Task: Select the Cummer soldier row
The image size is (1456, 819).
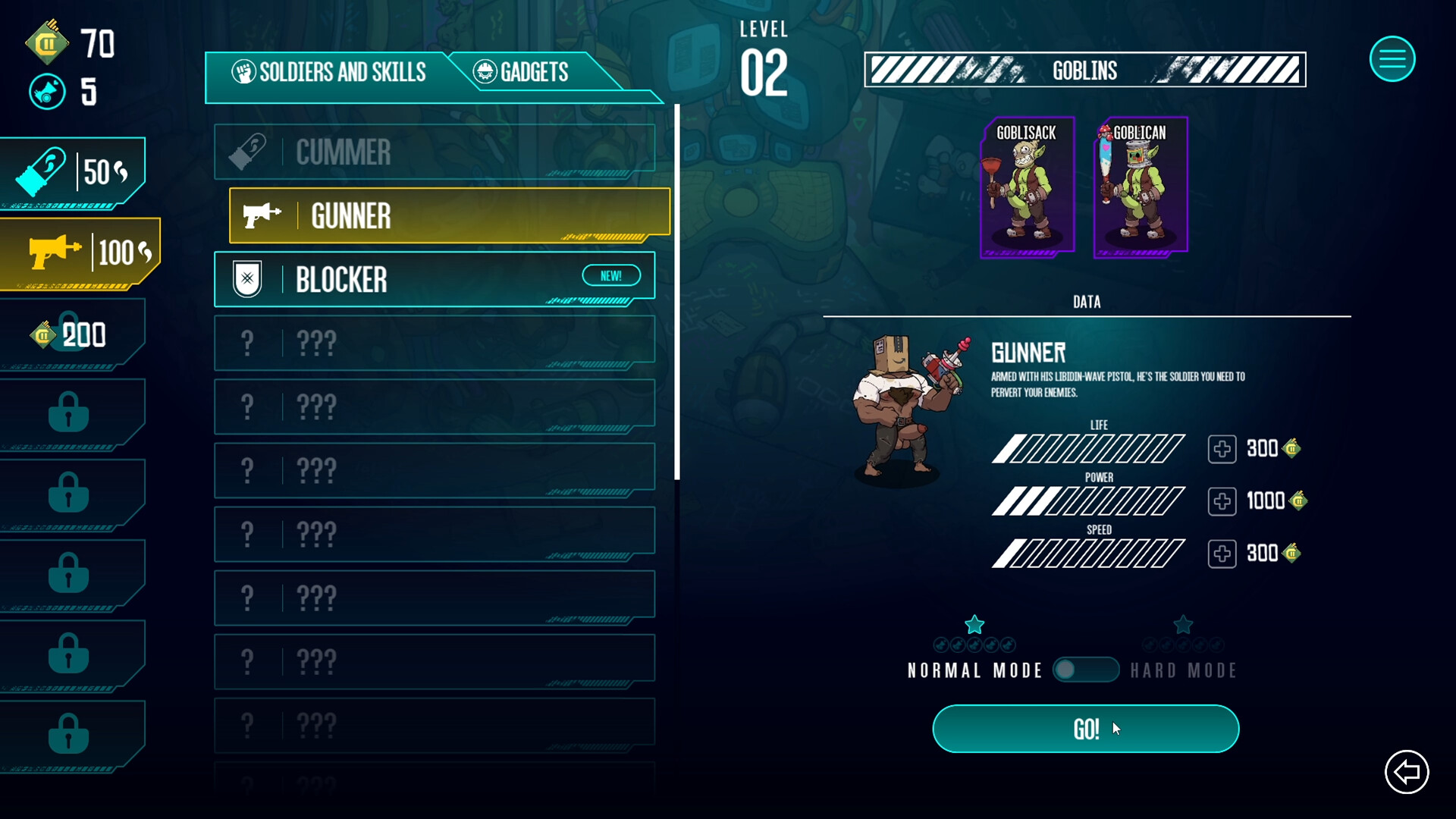Action: (x=434, y=152)
